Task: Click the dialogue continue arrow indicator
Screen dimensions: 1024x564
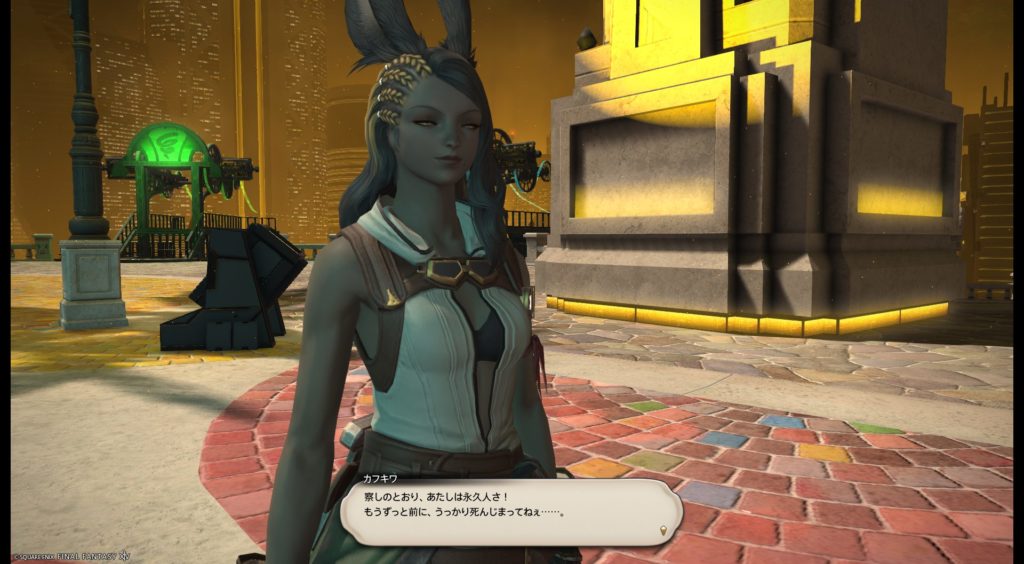Action: point(663,528)
